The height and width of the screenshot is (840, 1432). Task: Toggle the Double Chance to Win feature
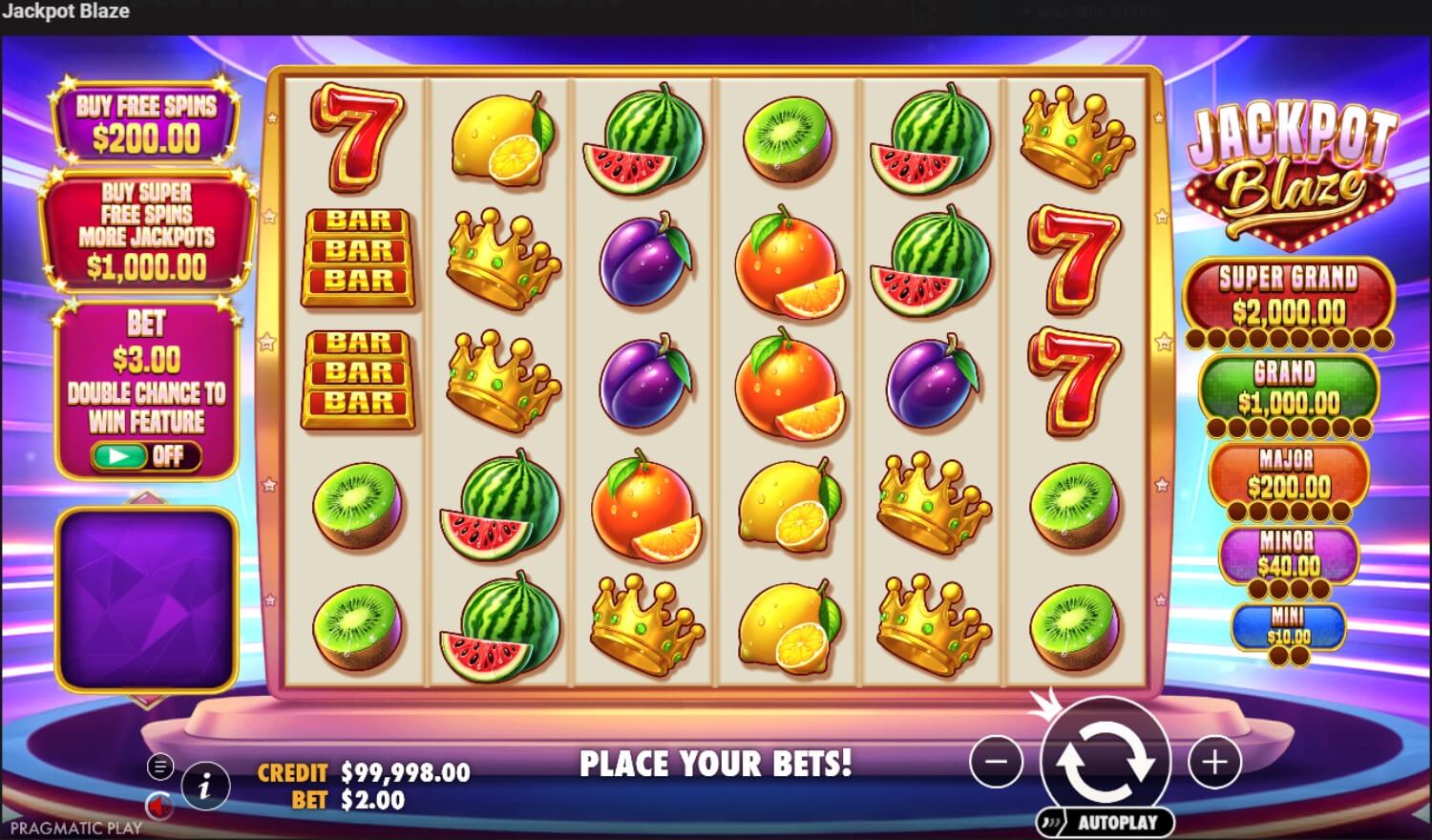point(145,455)
